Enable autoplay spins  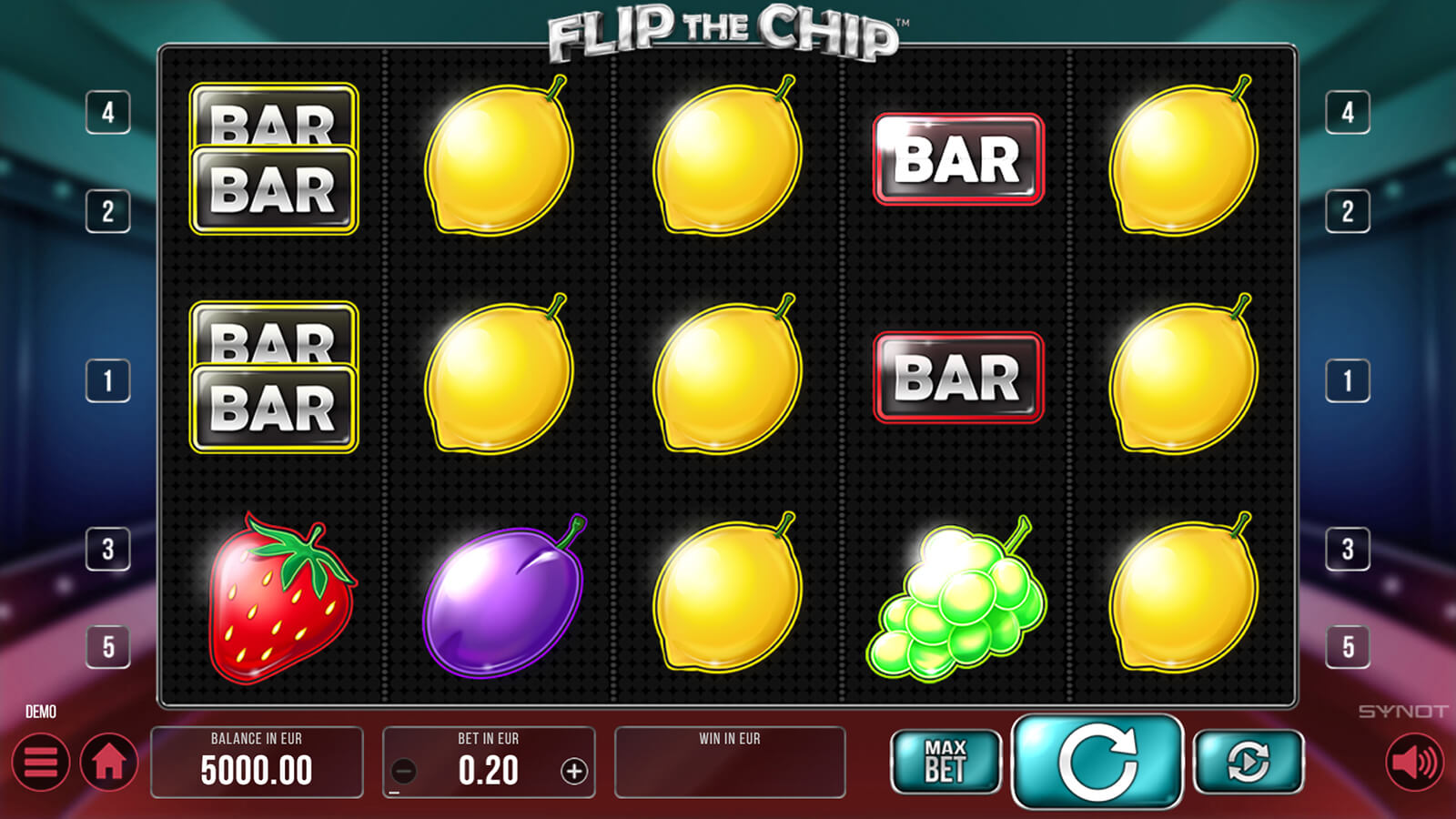pos(1248,762)
